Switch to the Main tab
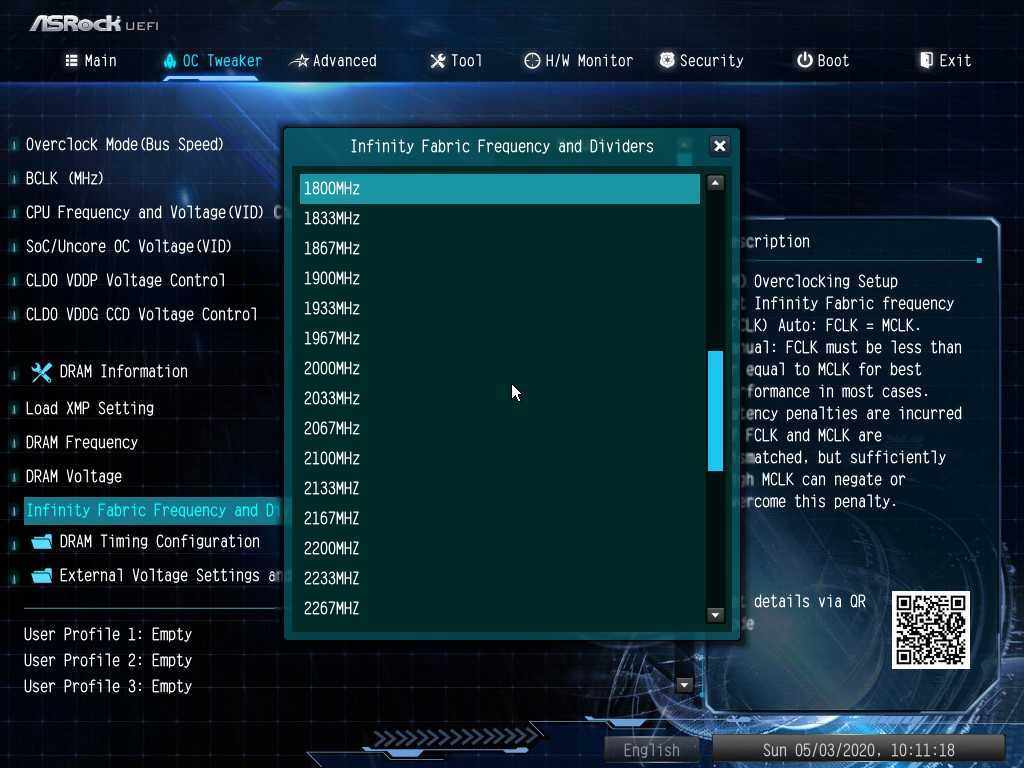The image size is (1024, 768). pos(91,61)
